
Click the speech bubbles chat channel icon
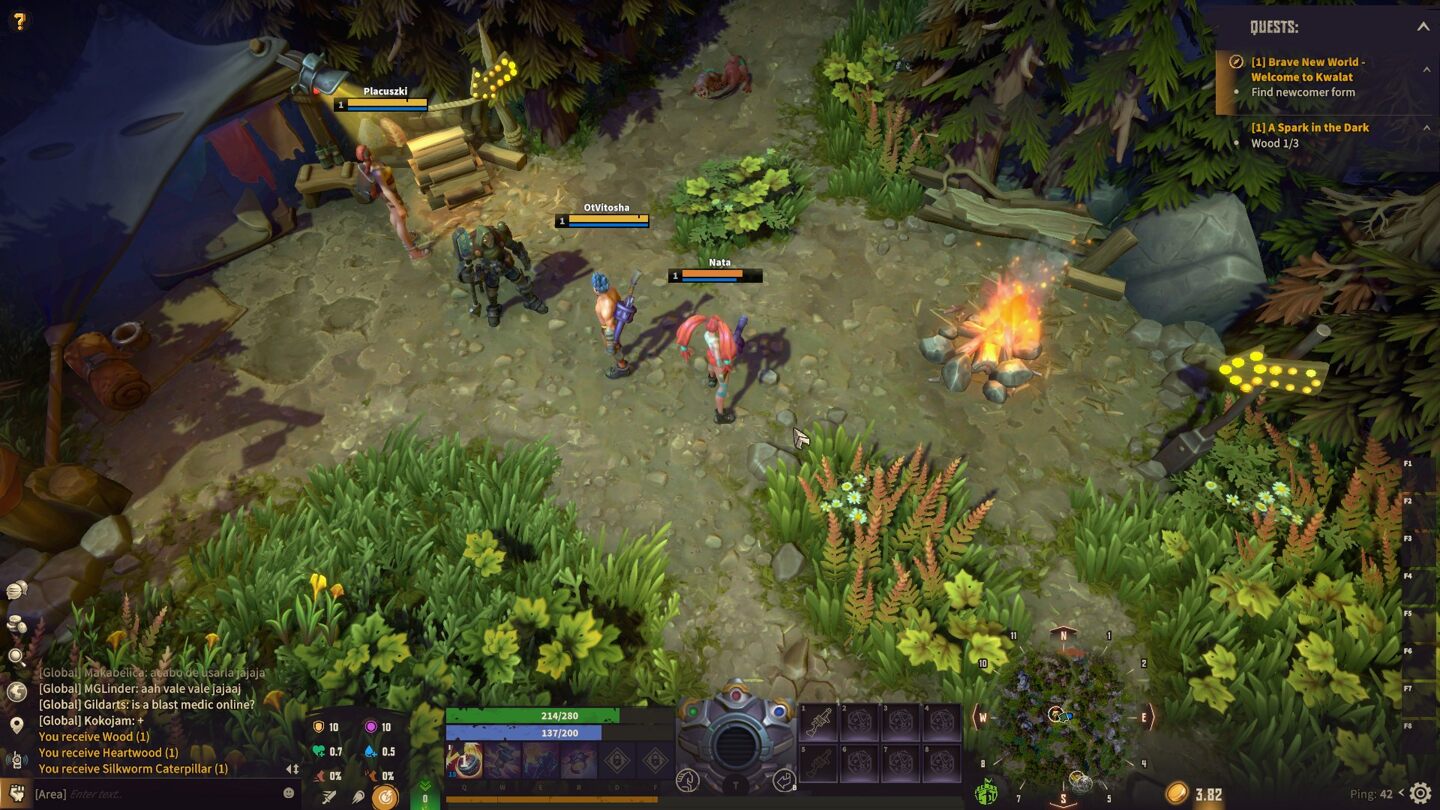16,591
